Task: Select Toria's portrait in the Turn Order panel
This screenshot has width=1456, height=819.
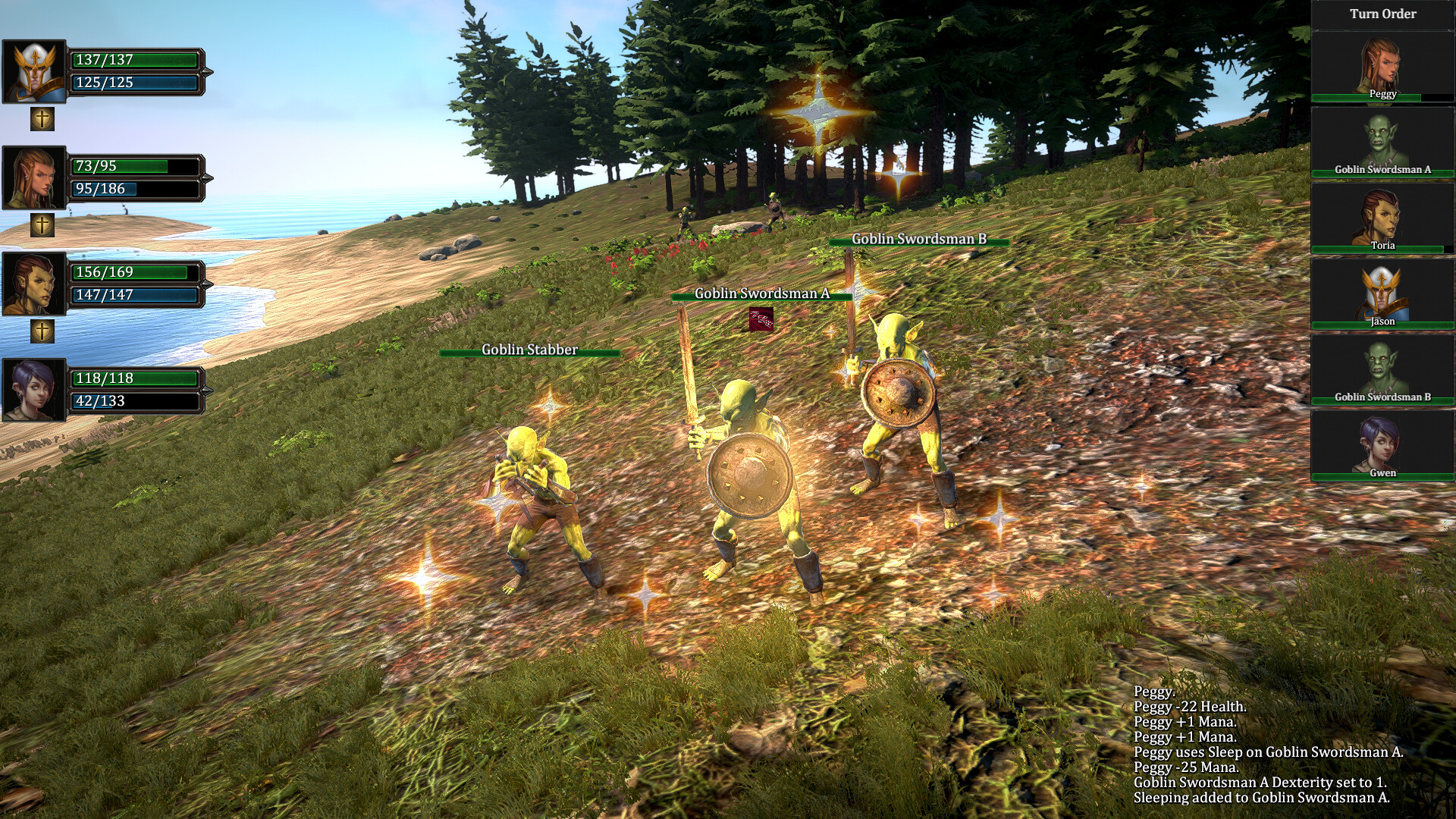Action: pyautogui.click(x=1382, y=216)
